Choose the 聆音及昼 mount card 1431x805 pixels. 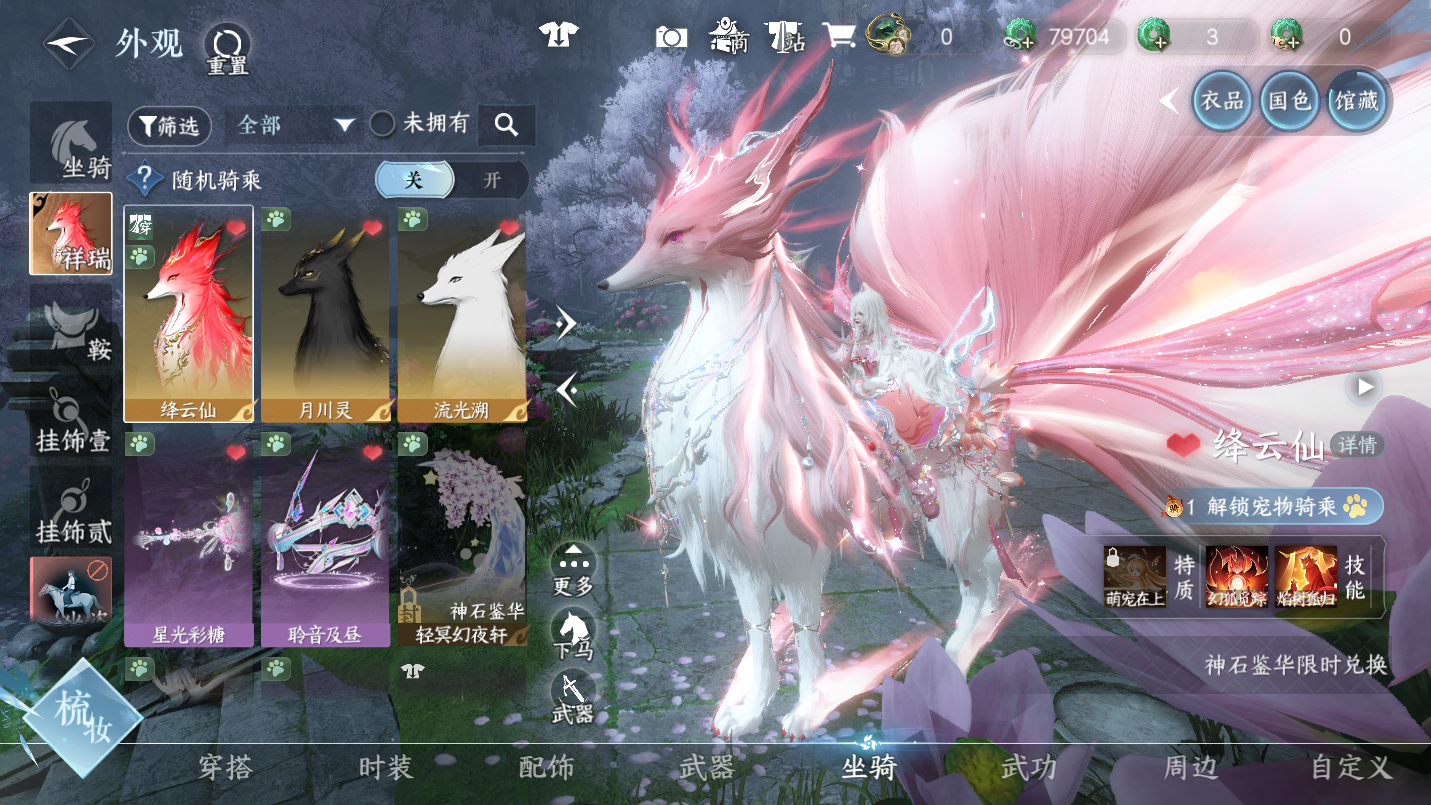pyautogui.click(x=325, y=538)
